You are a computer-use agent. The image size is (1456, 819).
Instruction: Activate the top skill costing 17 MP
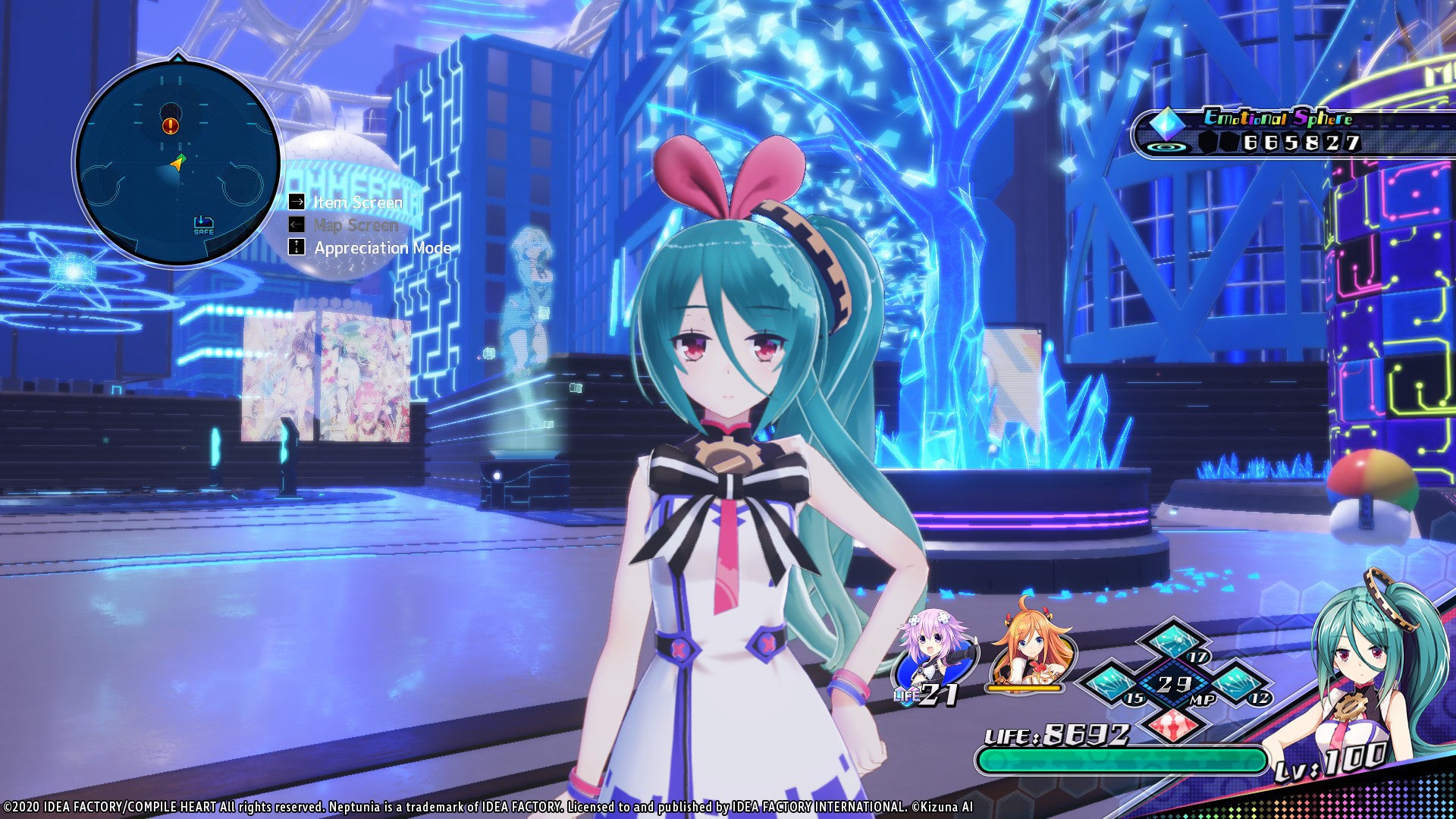1174,641
